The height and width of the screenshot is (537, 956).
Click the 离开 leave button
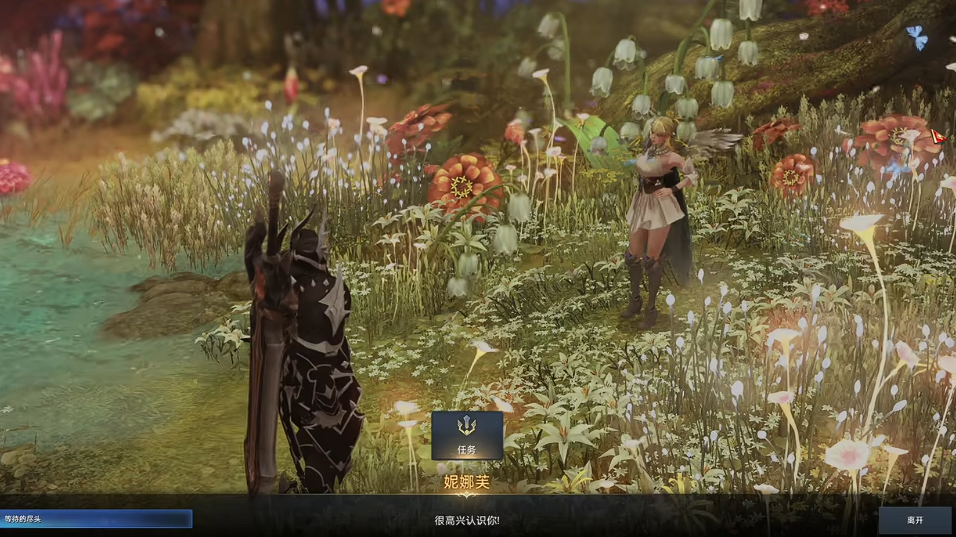tap(915, 520)
